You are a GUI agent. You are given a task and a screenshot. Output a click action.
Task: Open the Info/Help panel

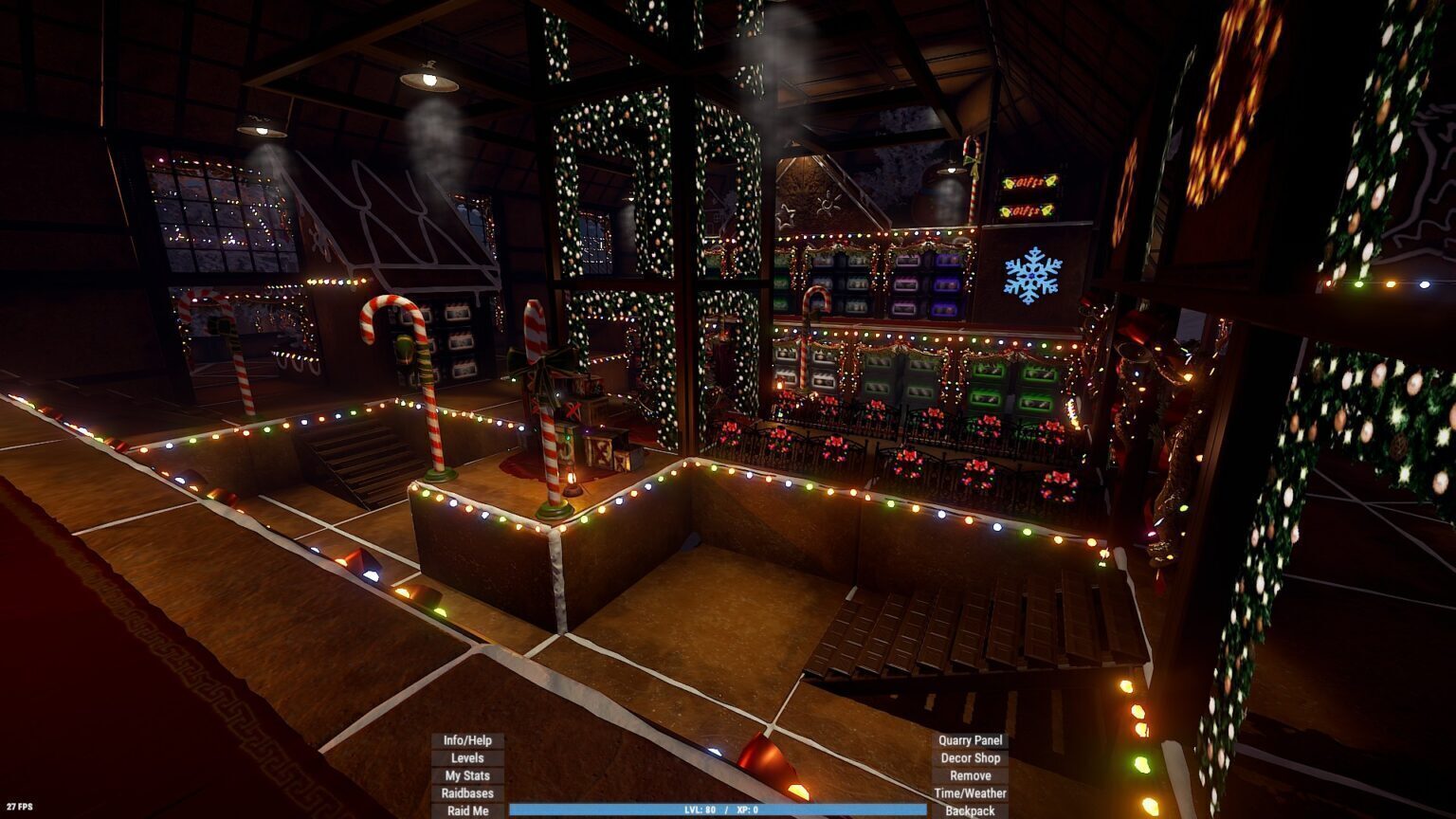tap(467, 740)
